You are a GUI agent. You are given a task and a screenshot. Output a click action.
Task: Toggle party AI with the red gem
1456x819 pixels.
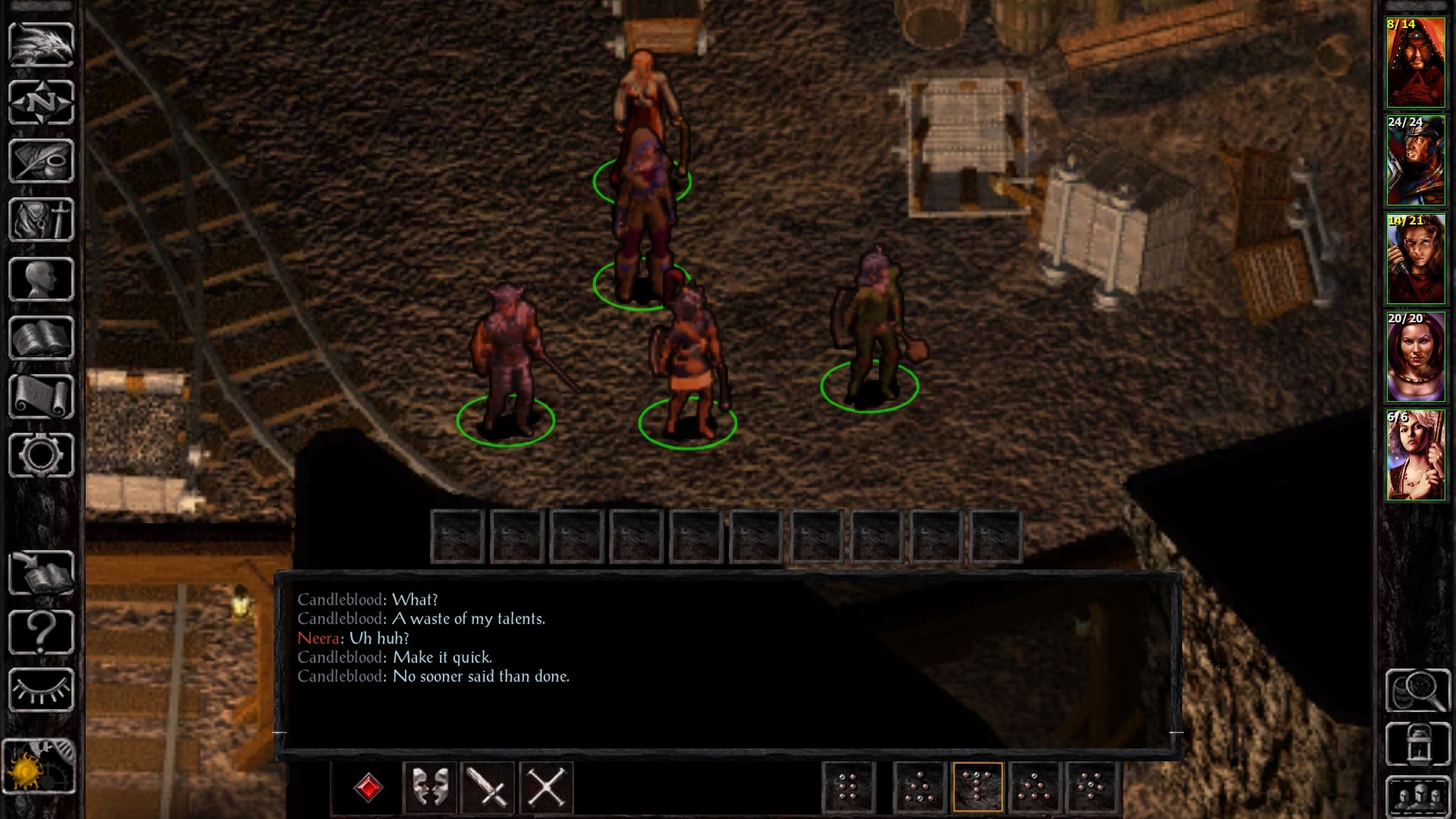[x=369, y=787]
